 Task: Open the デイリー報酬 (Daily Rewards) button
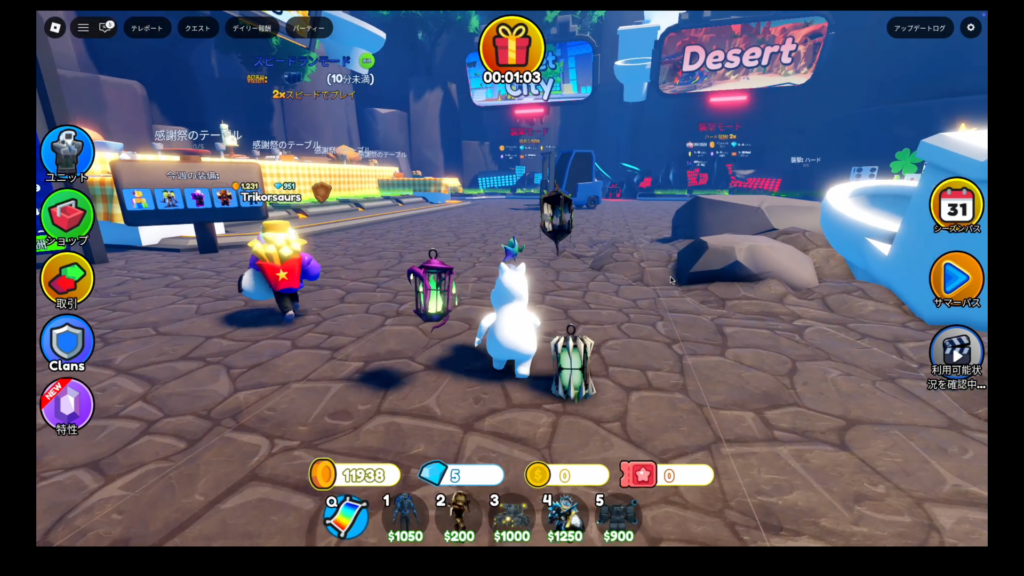click(x=252, y=28)
